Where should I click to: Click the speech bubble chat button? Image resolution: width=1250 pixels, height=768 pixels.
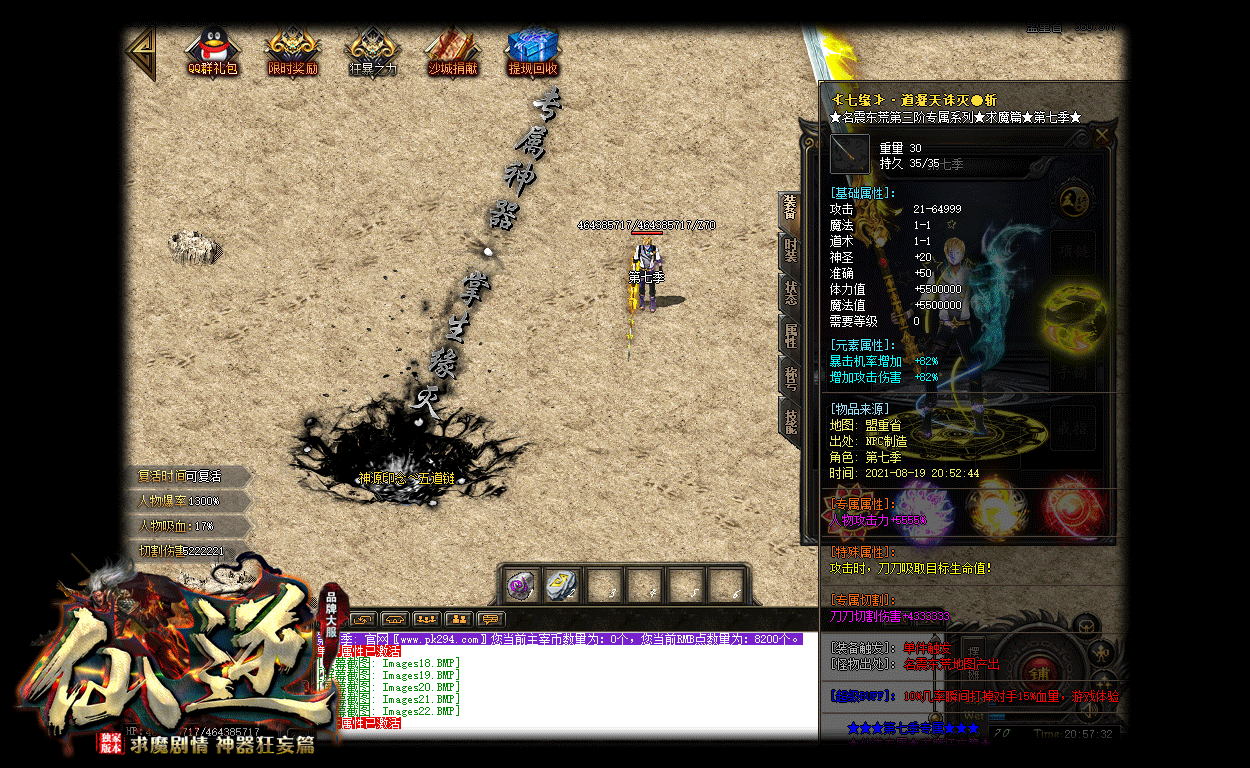[x=491, y=619]
